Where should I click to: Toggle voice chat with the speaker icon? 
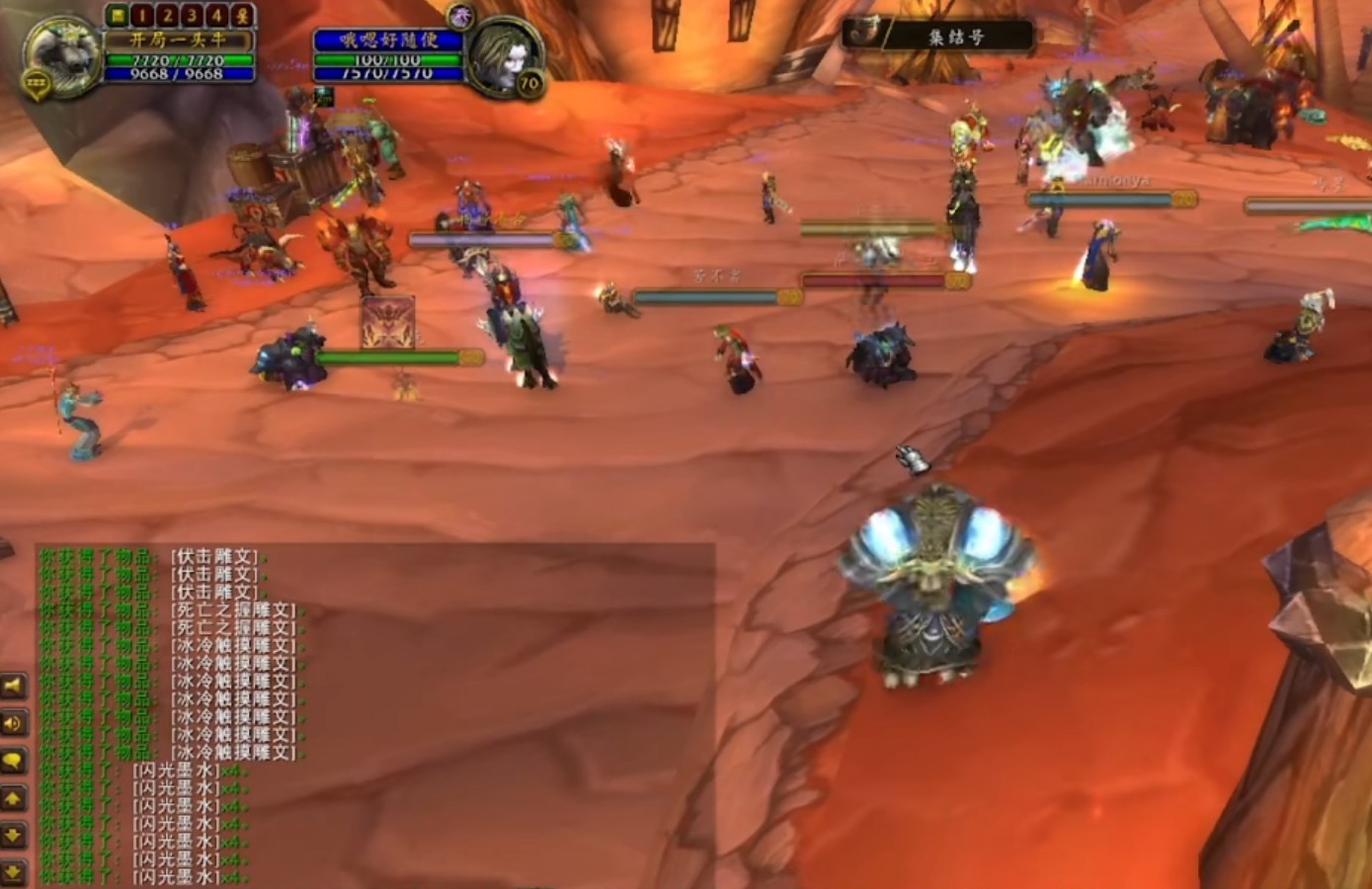point(12,722)
